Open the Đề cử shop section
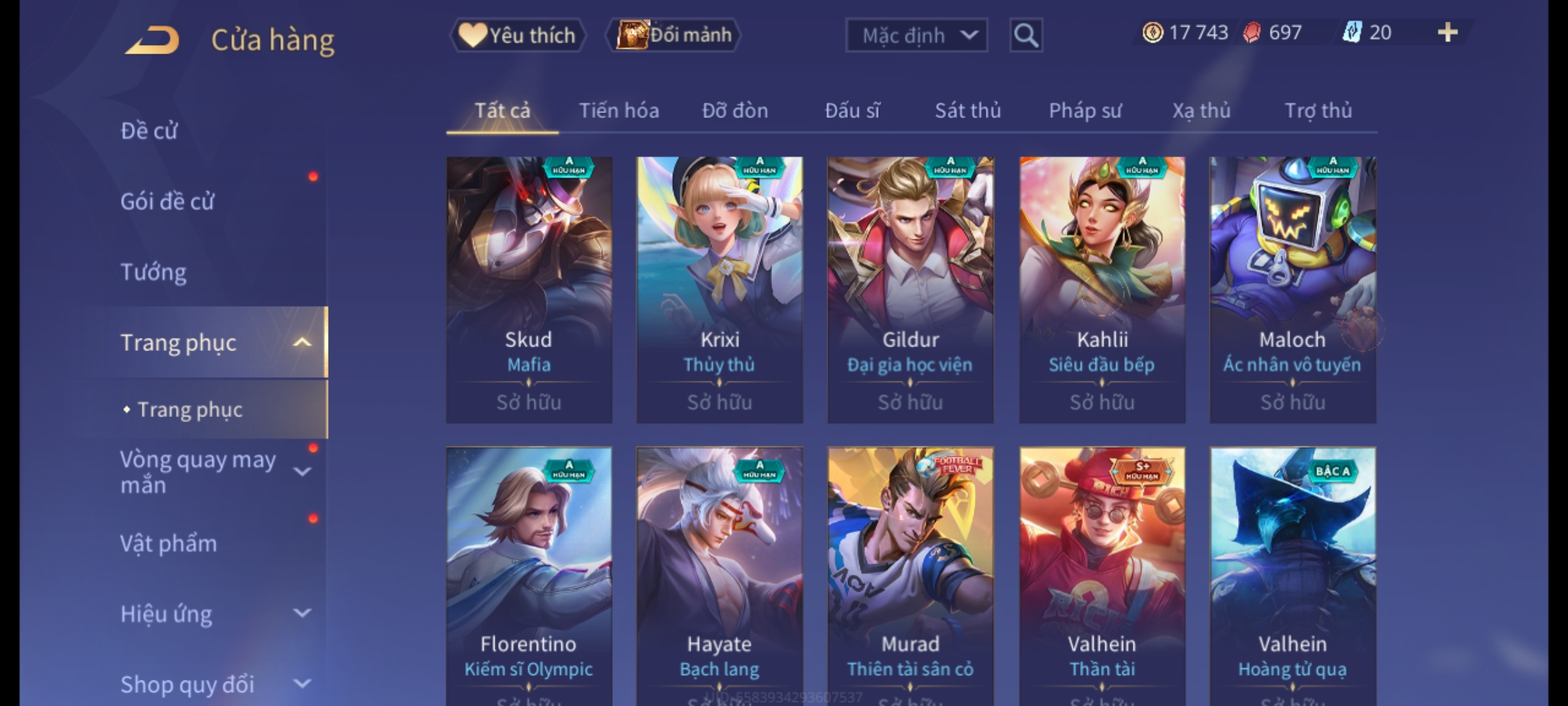 tap(149, 131)
